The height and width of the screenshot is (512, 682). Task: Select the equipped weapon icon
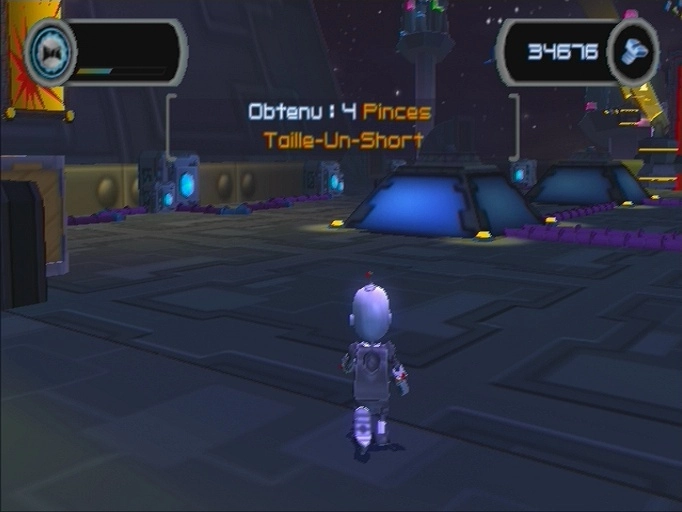pyautogui.click(x=51, y=50)
